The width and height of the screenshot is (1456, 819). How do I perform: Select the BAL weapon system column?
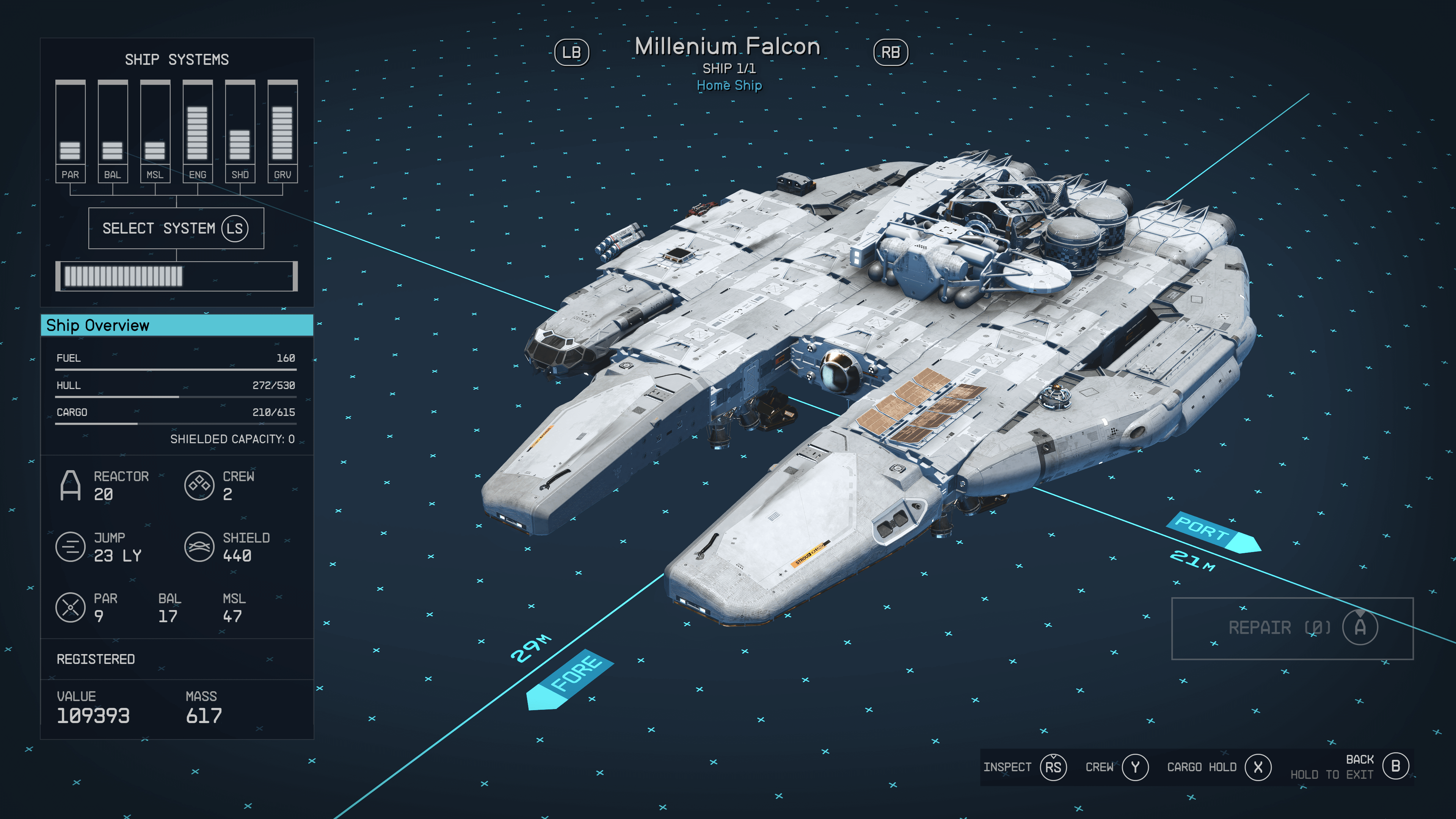pyautogui.click(x=113, y=131)
